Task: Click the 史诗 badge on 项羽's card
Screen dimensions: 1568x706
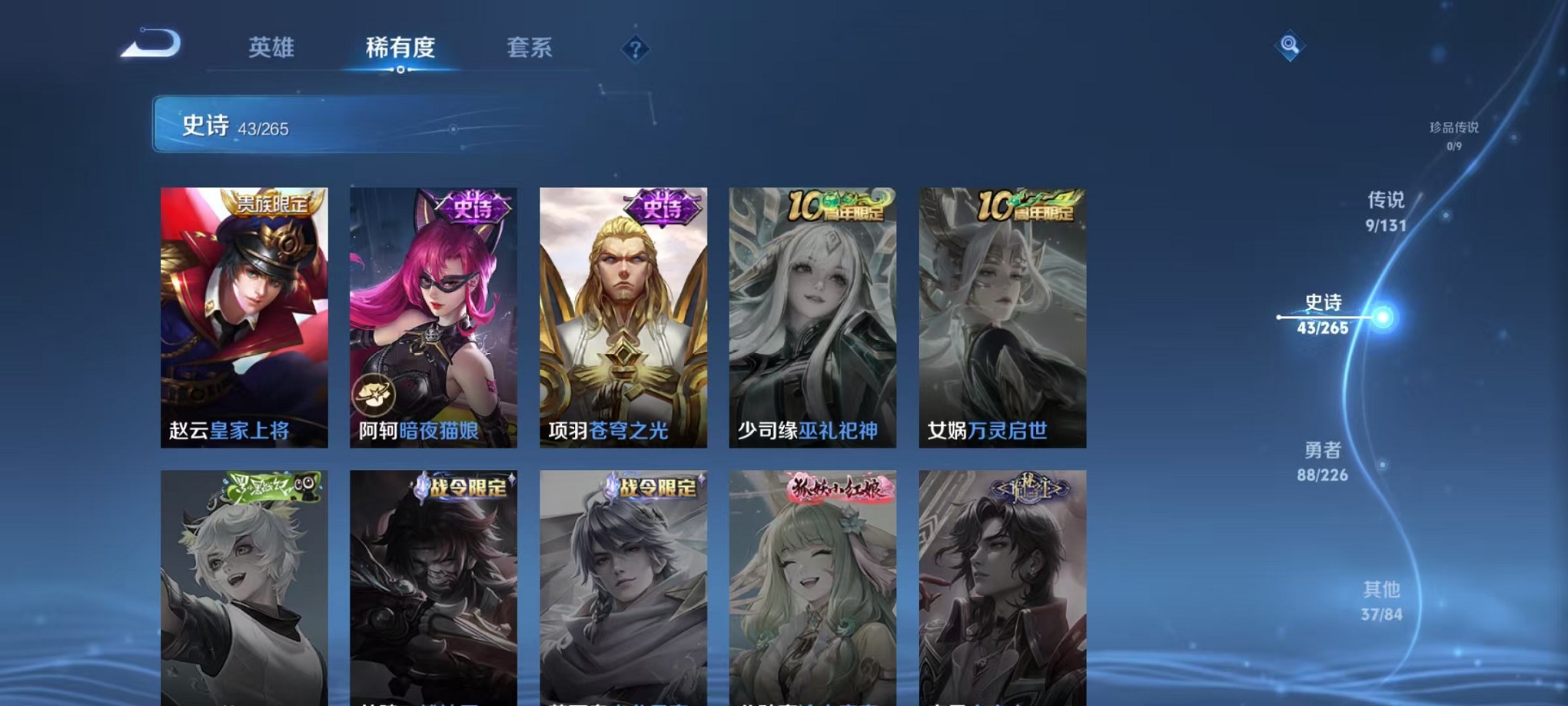Action: click(659, 205)
